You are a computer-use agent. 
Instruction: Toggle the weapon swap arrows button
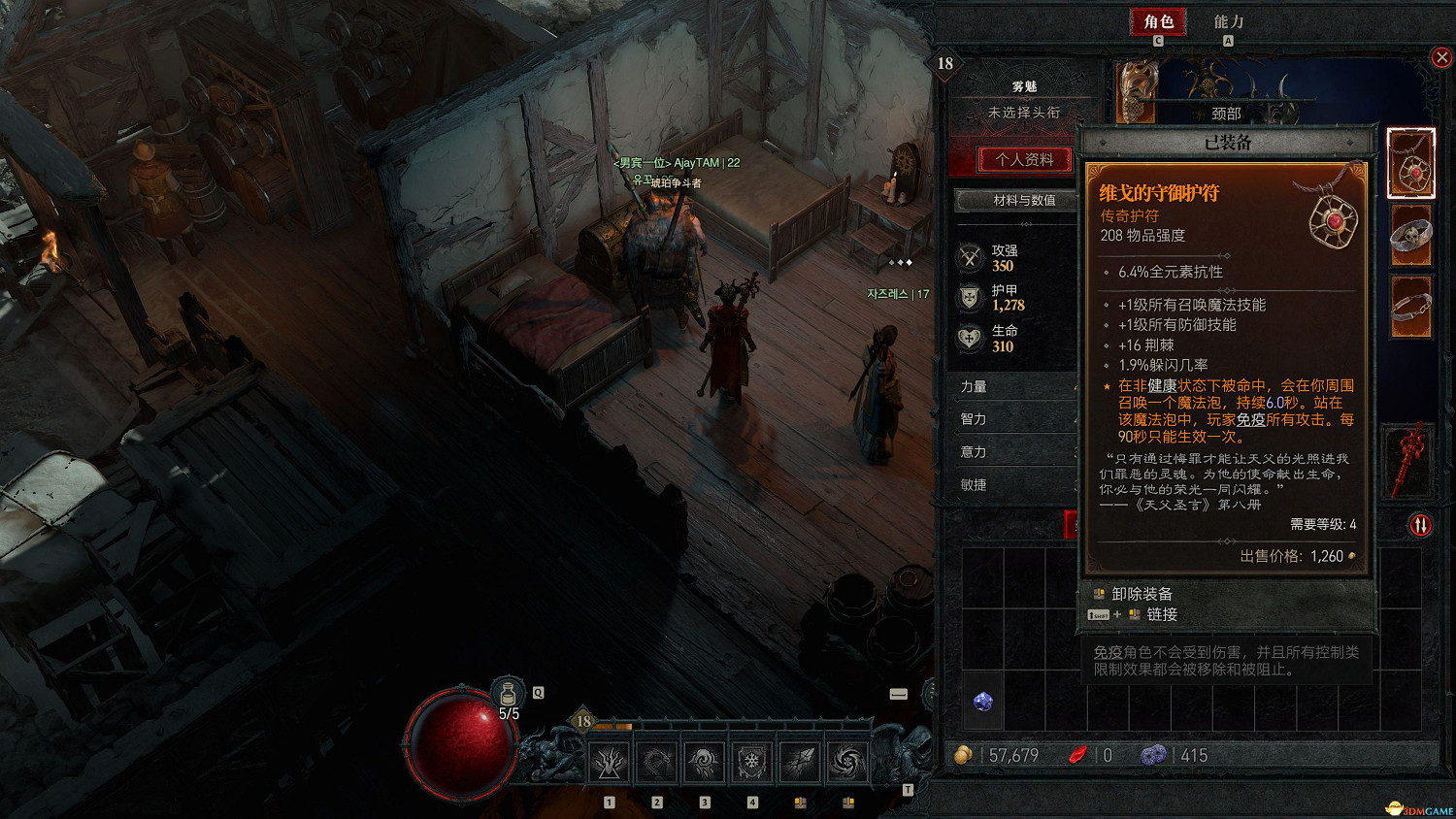(1420, 525)
